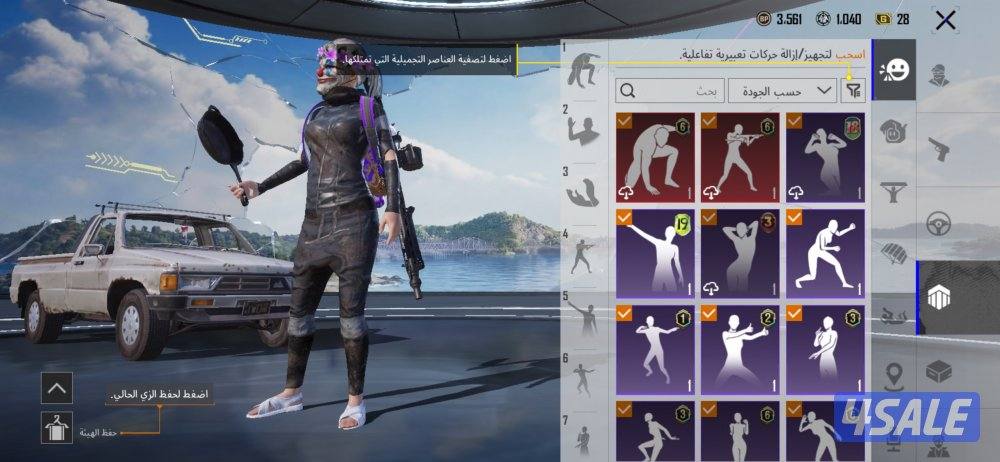Click the emote search field

click(670, 91)
